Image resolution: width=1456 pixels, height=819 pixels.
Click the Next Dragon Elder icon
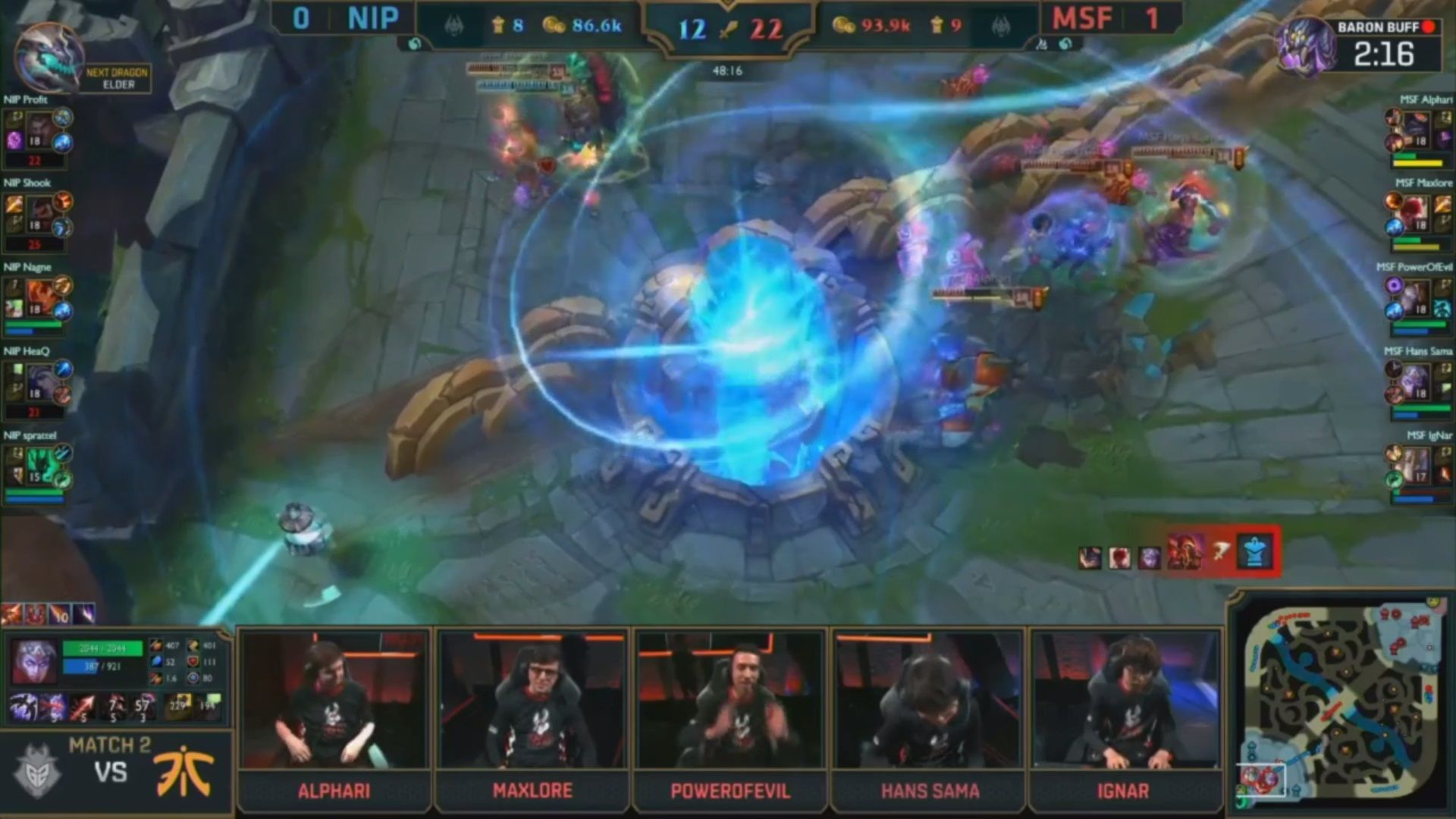(49, 58)
